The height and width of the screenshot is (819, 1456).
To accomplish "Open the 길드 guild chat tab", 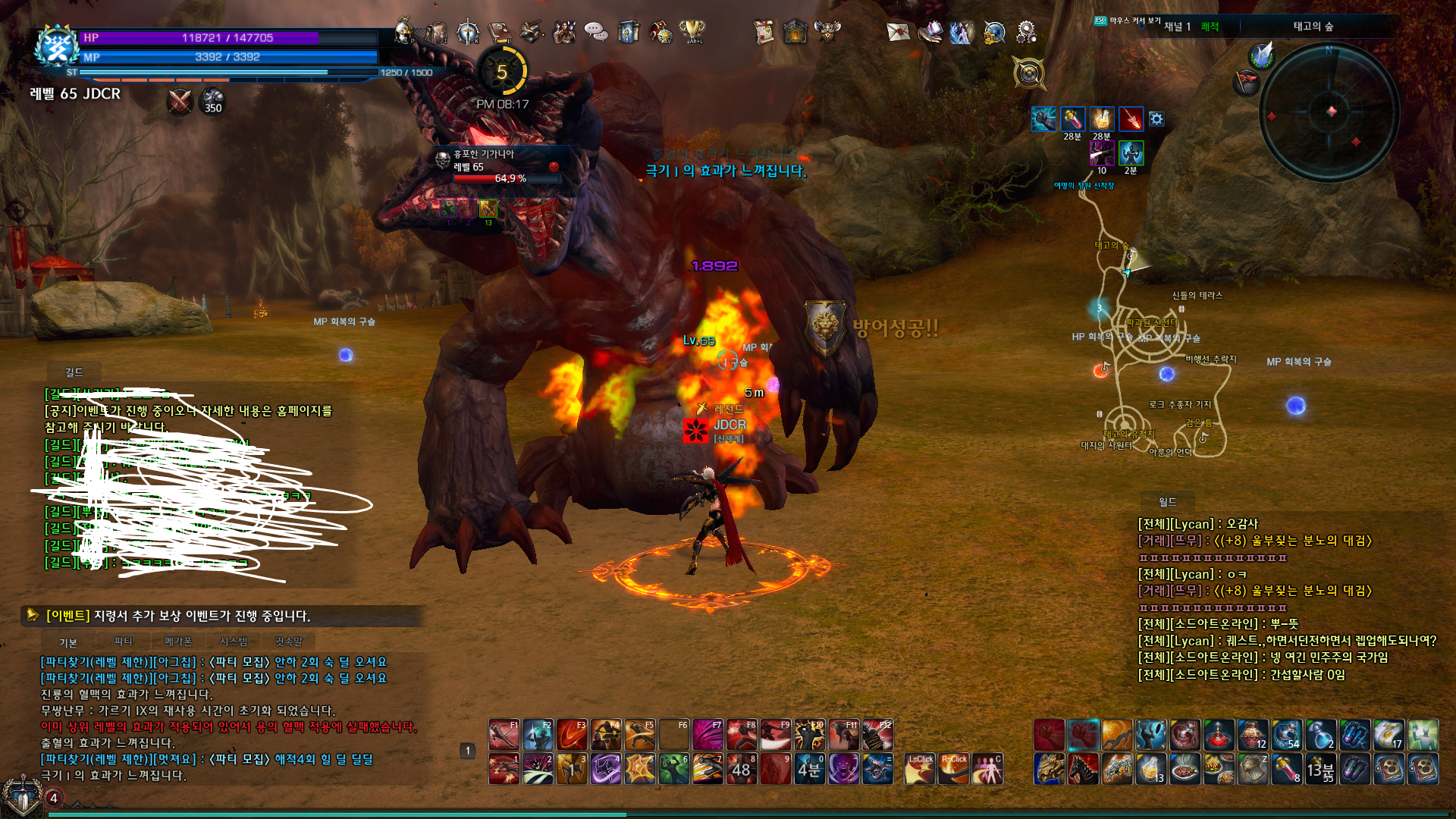I will click(x=74, y=372).
